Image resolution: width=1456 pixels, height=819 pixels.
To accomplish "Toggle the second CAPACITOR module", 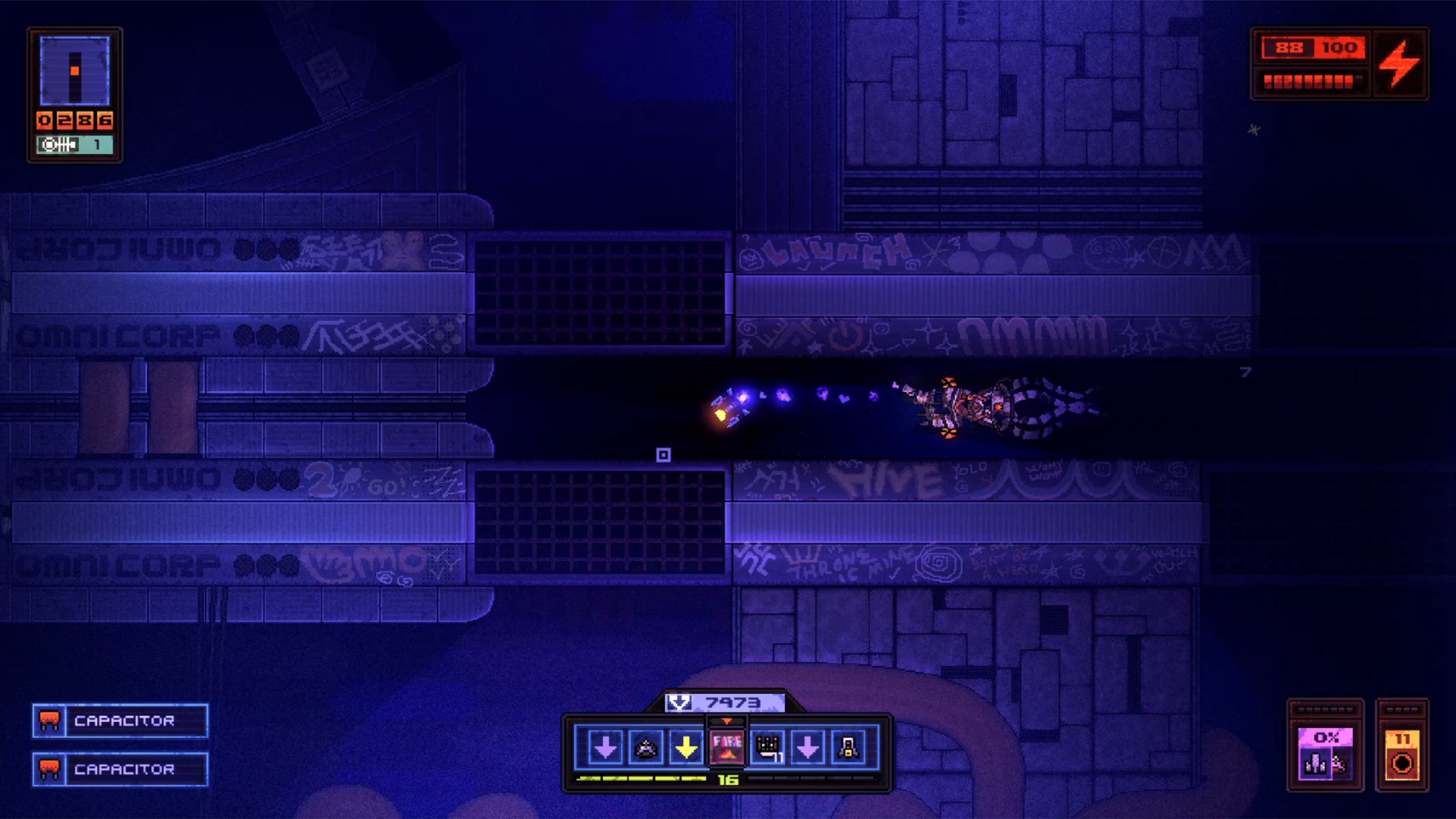I will [119, 770].
